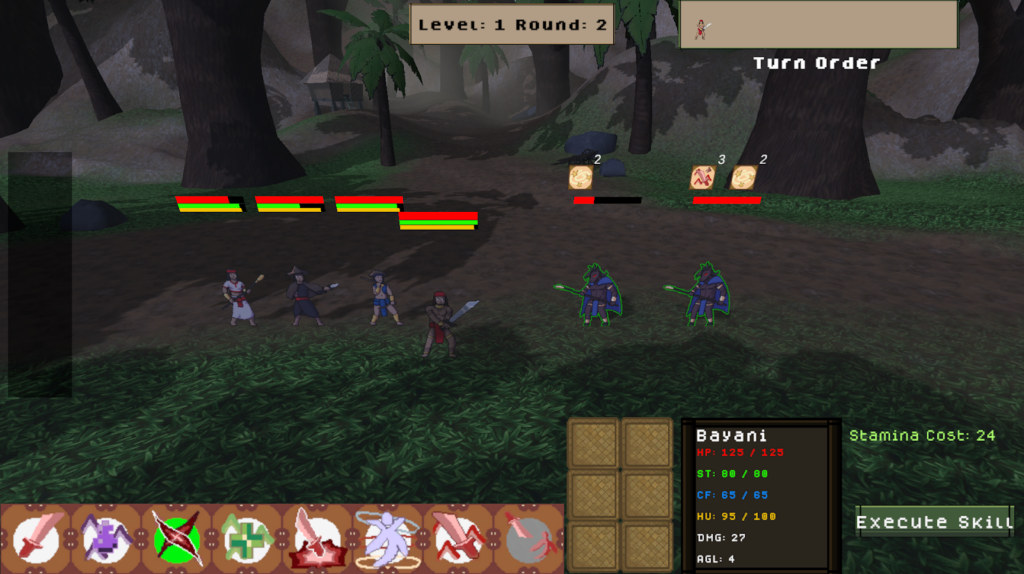Select the sword with red burst skill
The height and width of the screenshot is (574, 1024).
tap(317, 538)
